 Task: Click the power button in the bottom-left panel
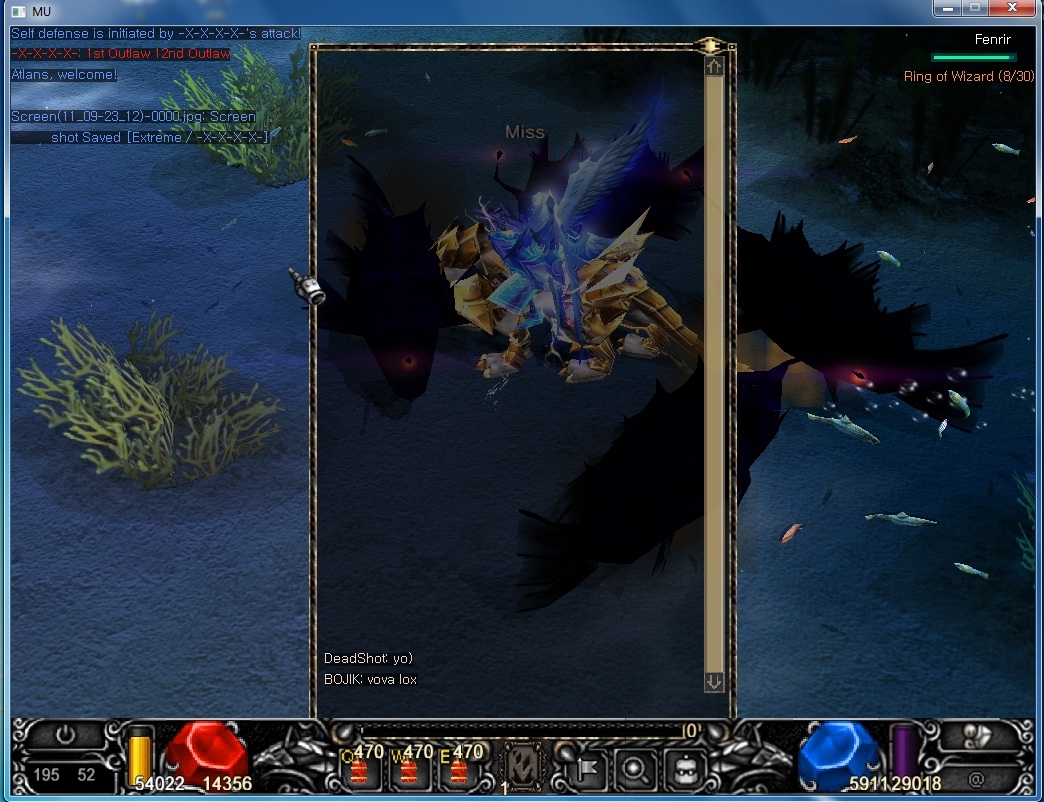coord(65,735)
